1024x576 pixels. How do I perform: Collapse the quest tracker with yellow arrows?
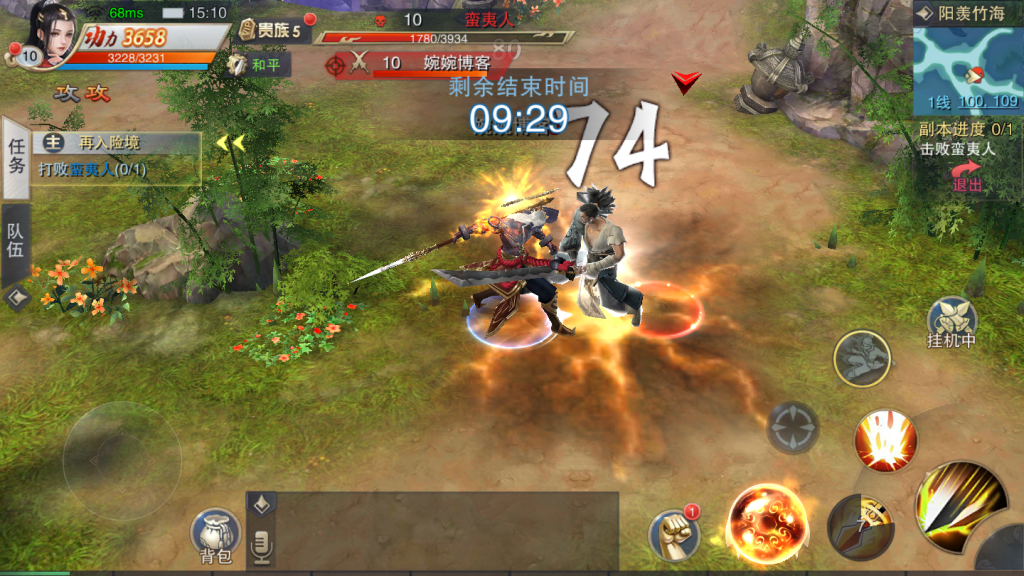[x=230, y=143]
